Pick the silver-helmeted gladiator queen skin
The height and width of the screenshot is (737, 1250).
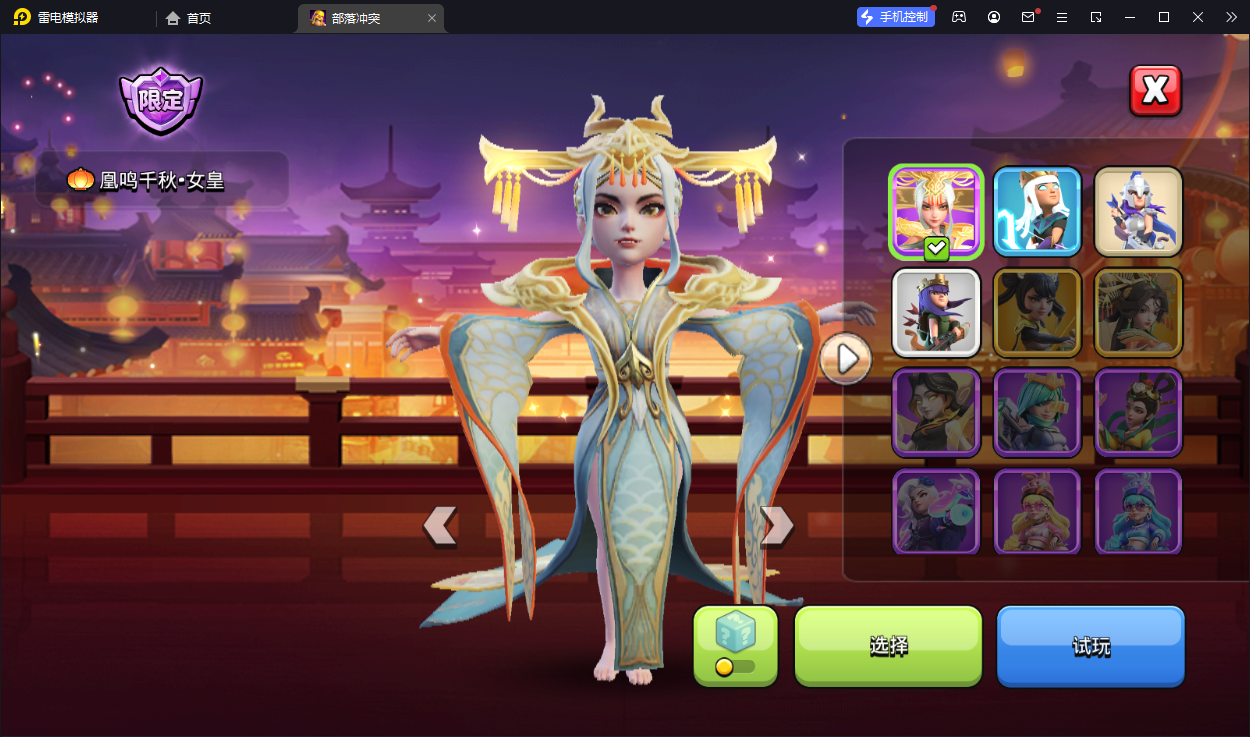coord(1138,212)
